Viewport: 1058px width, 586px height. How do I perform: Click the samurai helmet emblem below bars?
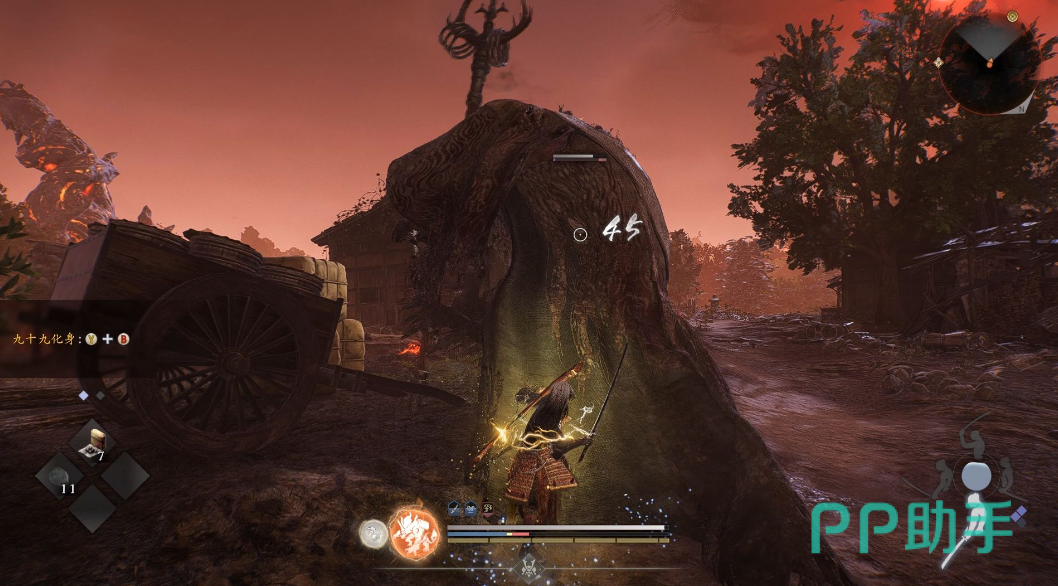pos(528,567)
